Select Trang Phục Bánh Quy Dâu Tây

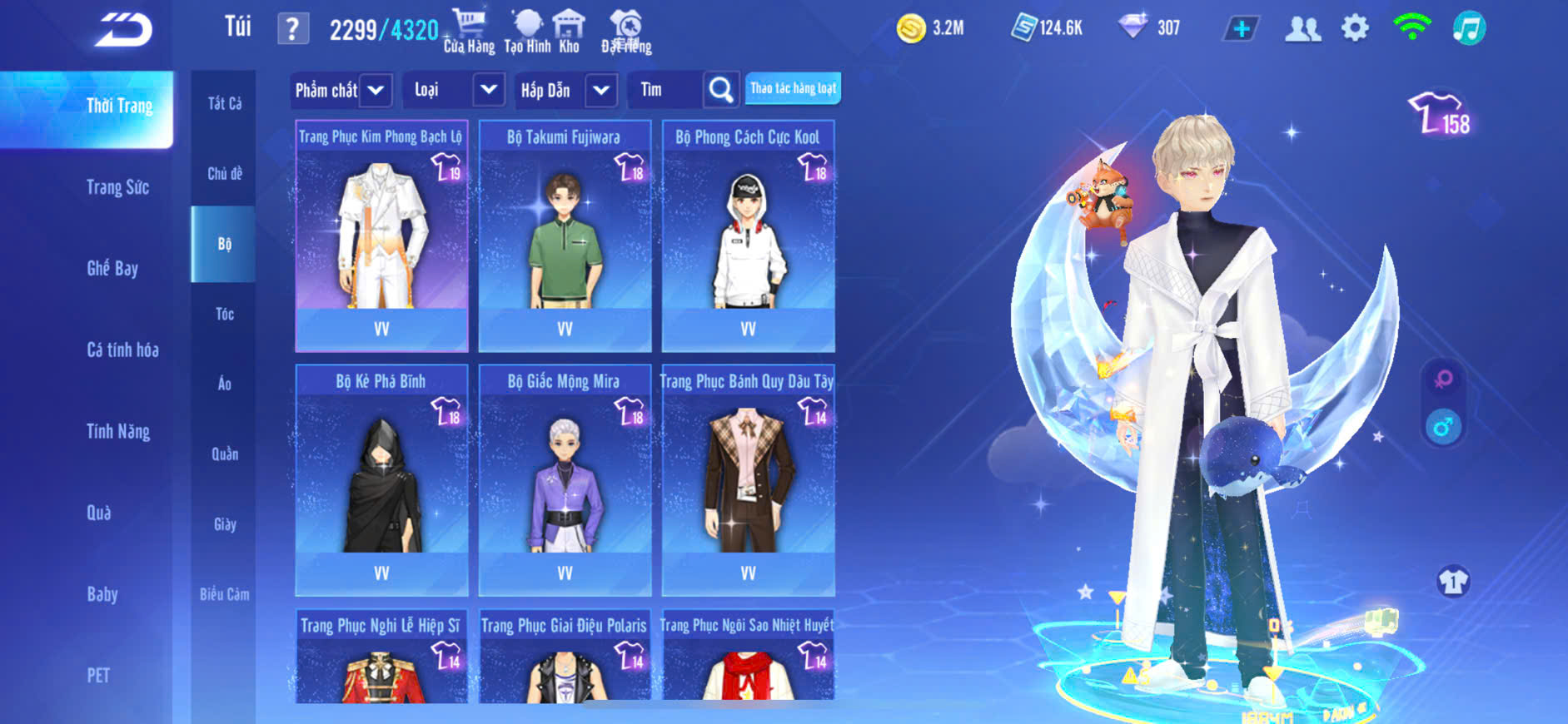(x=748, y=480)
